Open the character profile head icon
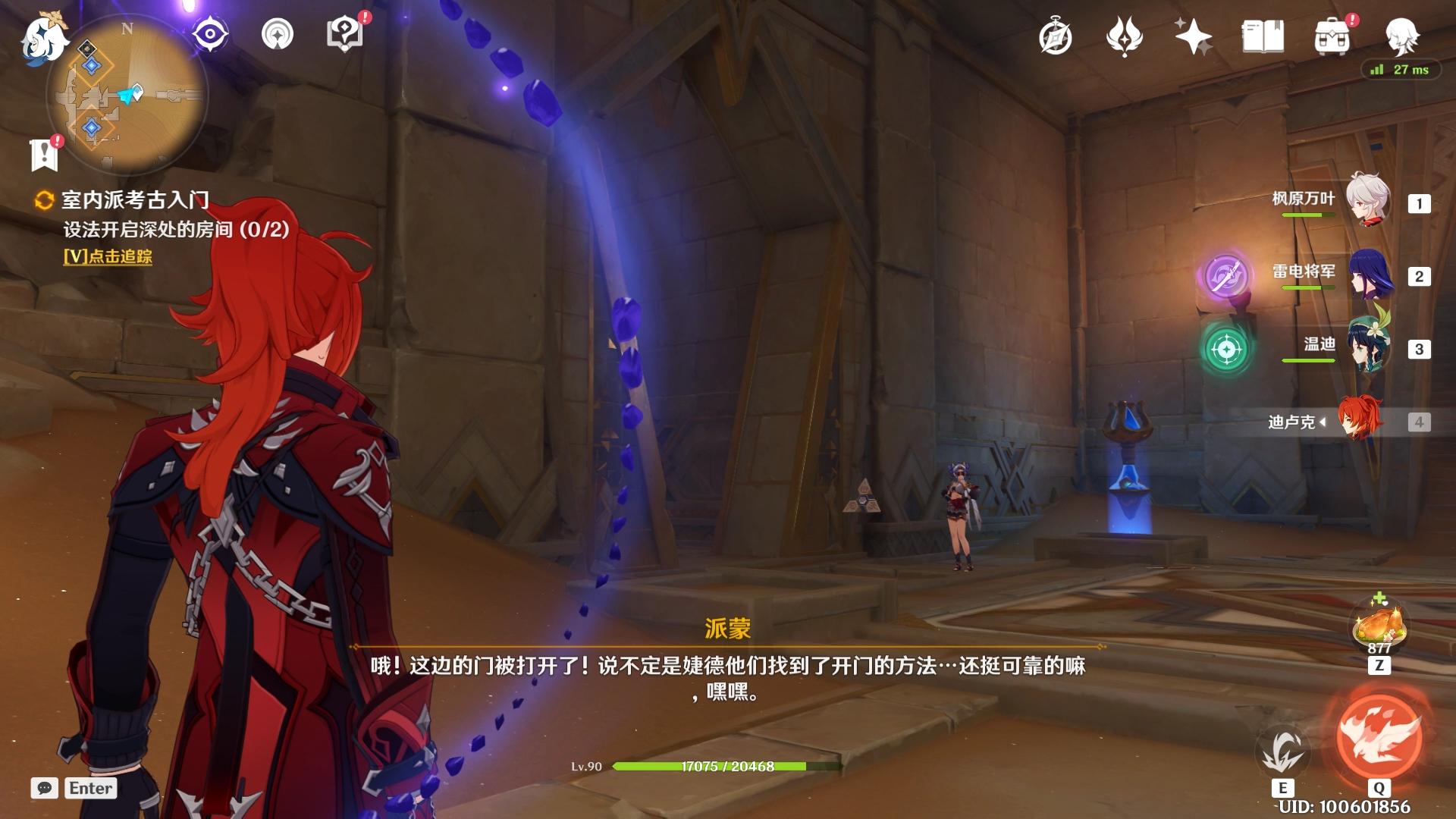The height and width of the screenshot is (819, 1456). [x=1401, y=36]
